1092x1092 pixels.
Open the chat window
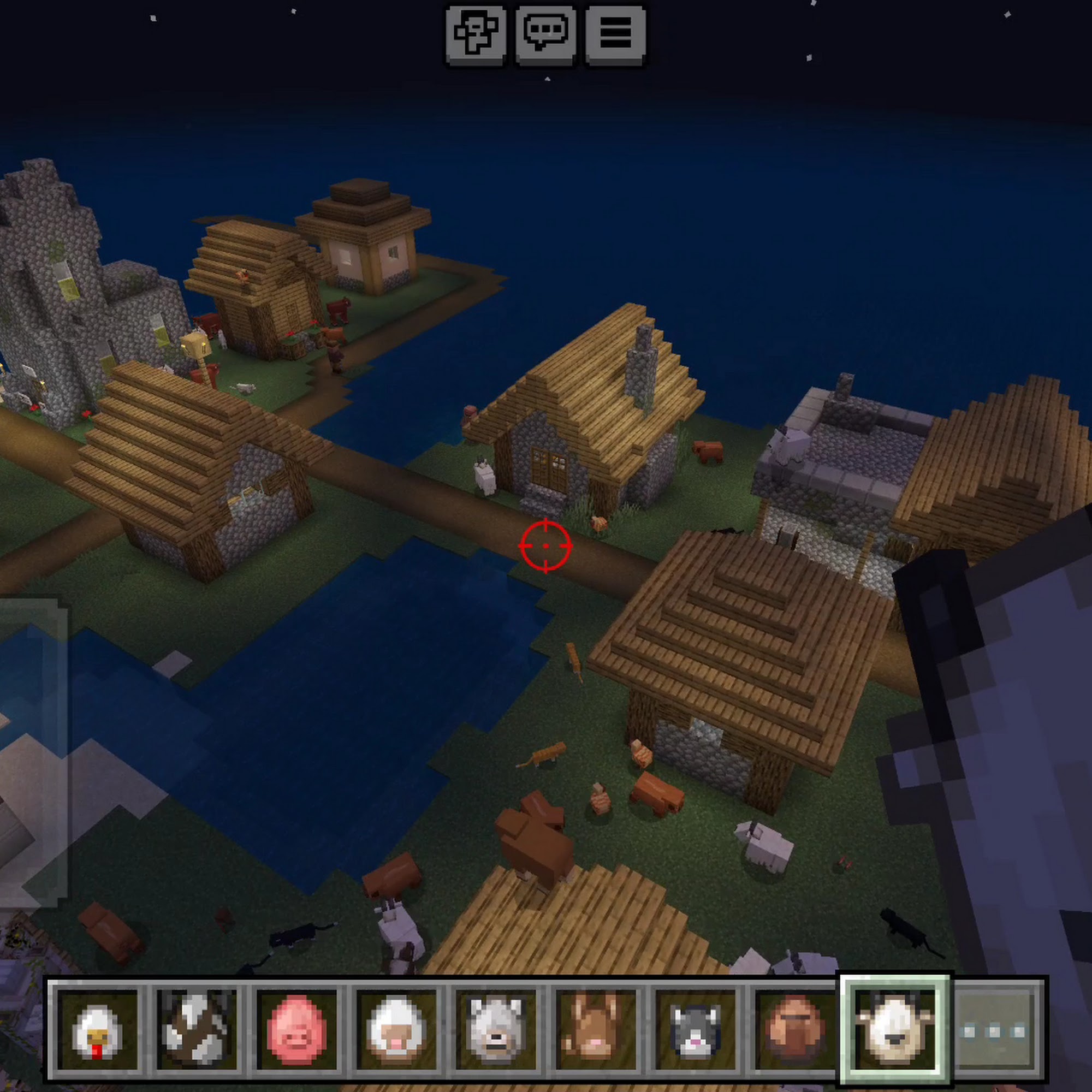coord(545,34)
